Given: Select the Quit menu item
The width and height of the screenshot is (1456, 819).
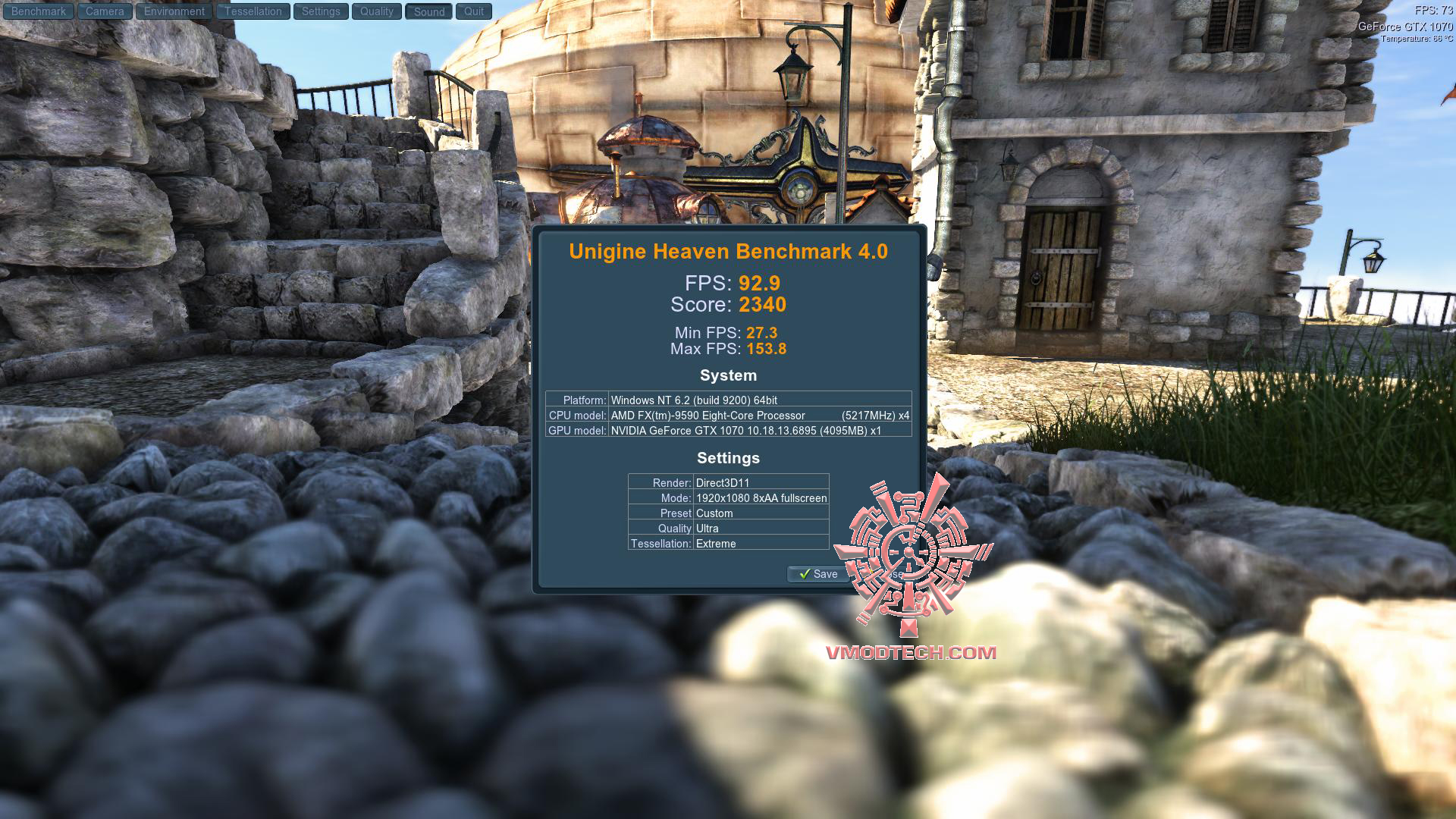Looking at the screenshot, I should (x=473, y=11).
